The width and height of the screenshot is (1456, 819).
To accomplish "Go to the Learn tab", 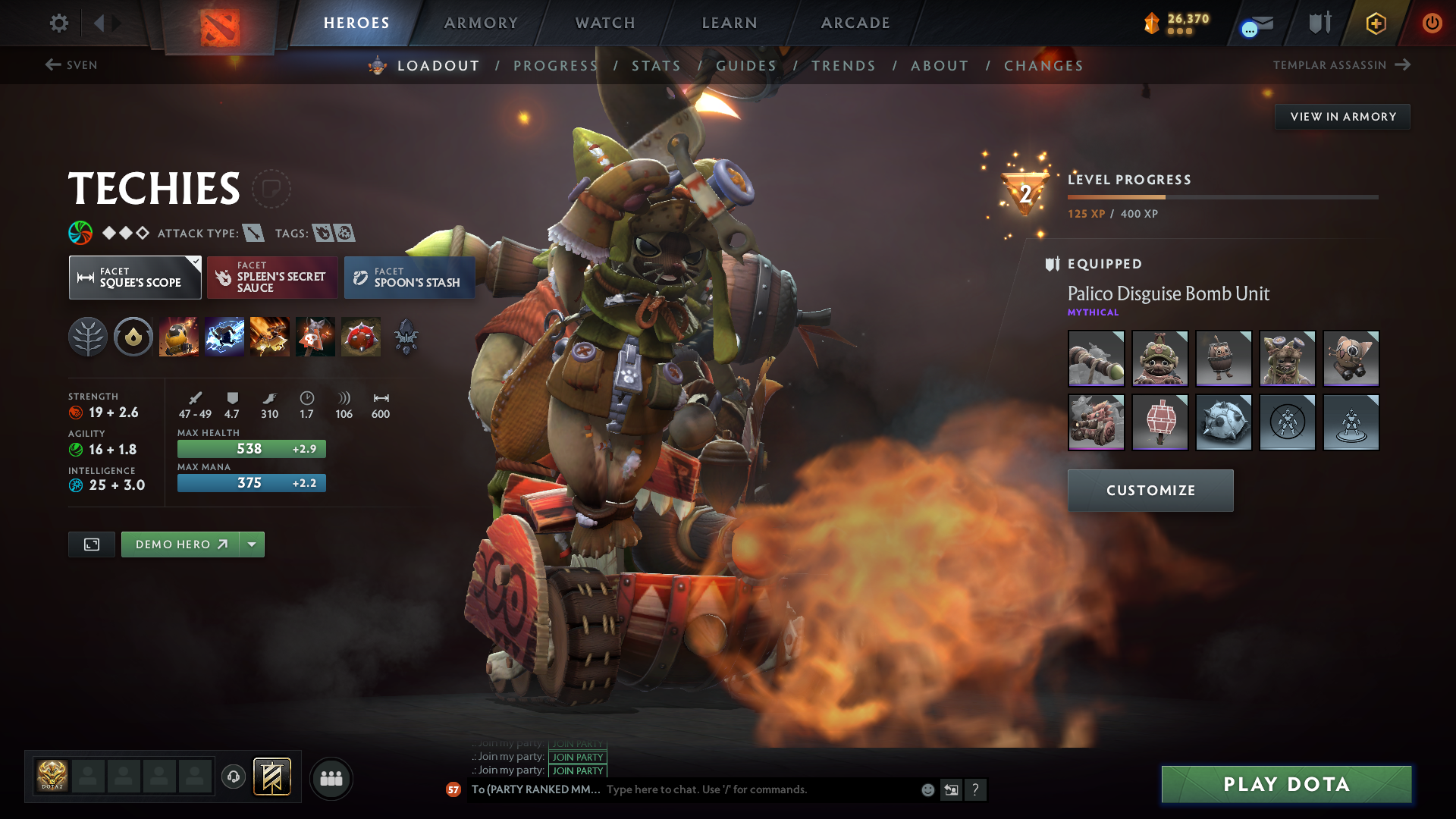I will point(730,23).
